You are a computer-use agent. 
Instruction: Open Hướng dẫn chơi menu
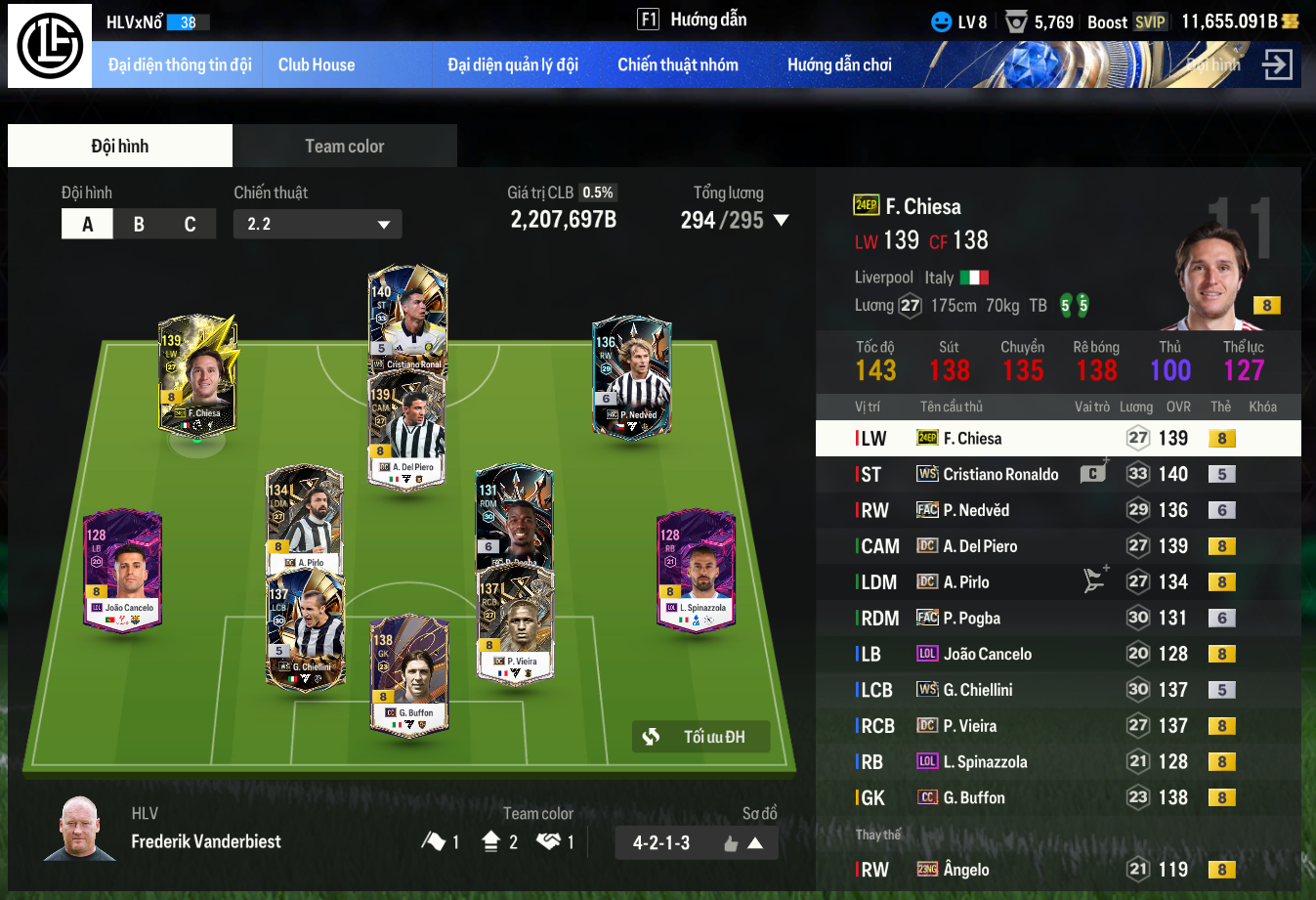[x=839, y=65]
